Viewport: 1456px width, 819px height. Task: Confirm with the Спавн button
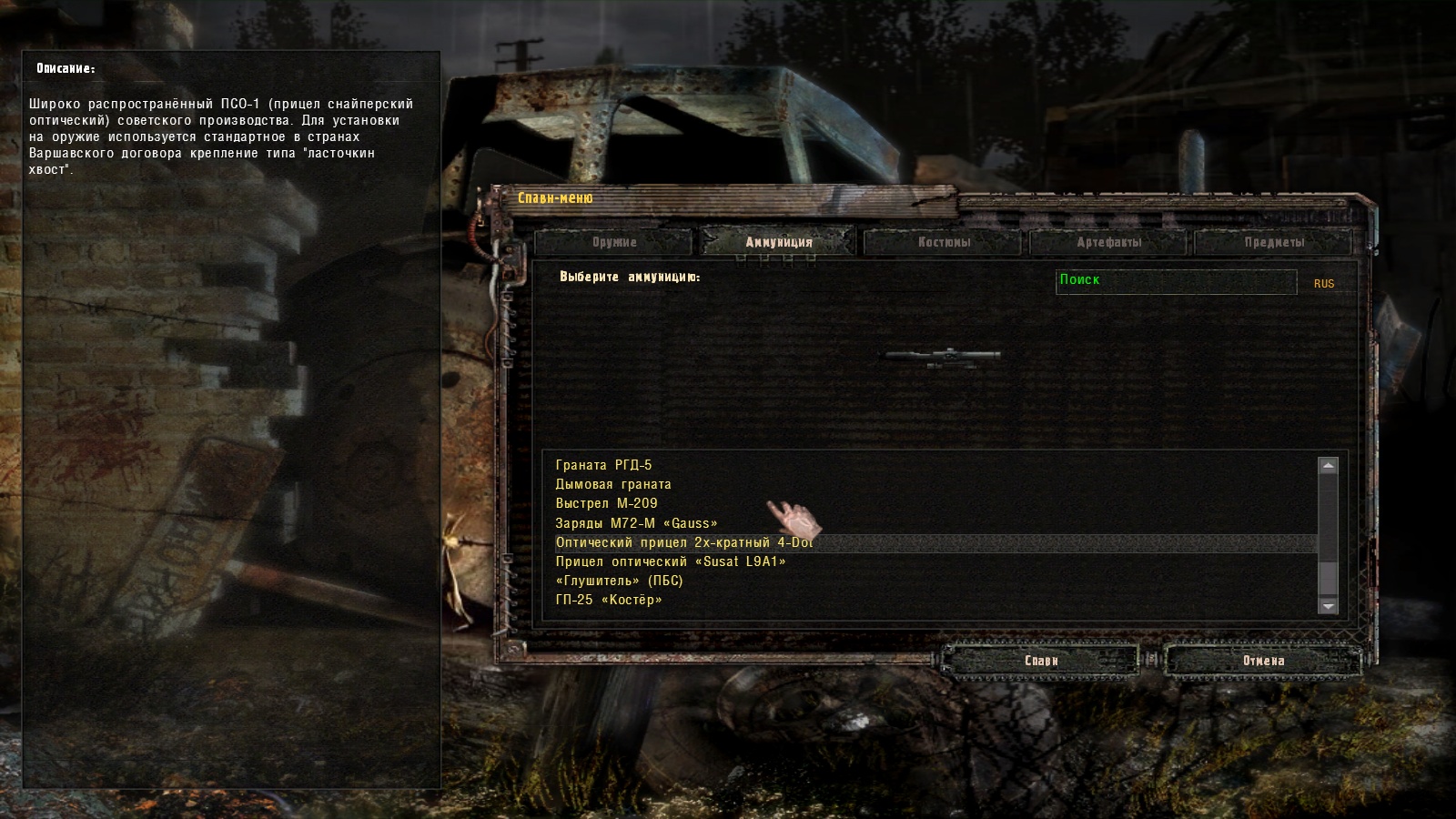tap(1041, 661)
